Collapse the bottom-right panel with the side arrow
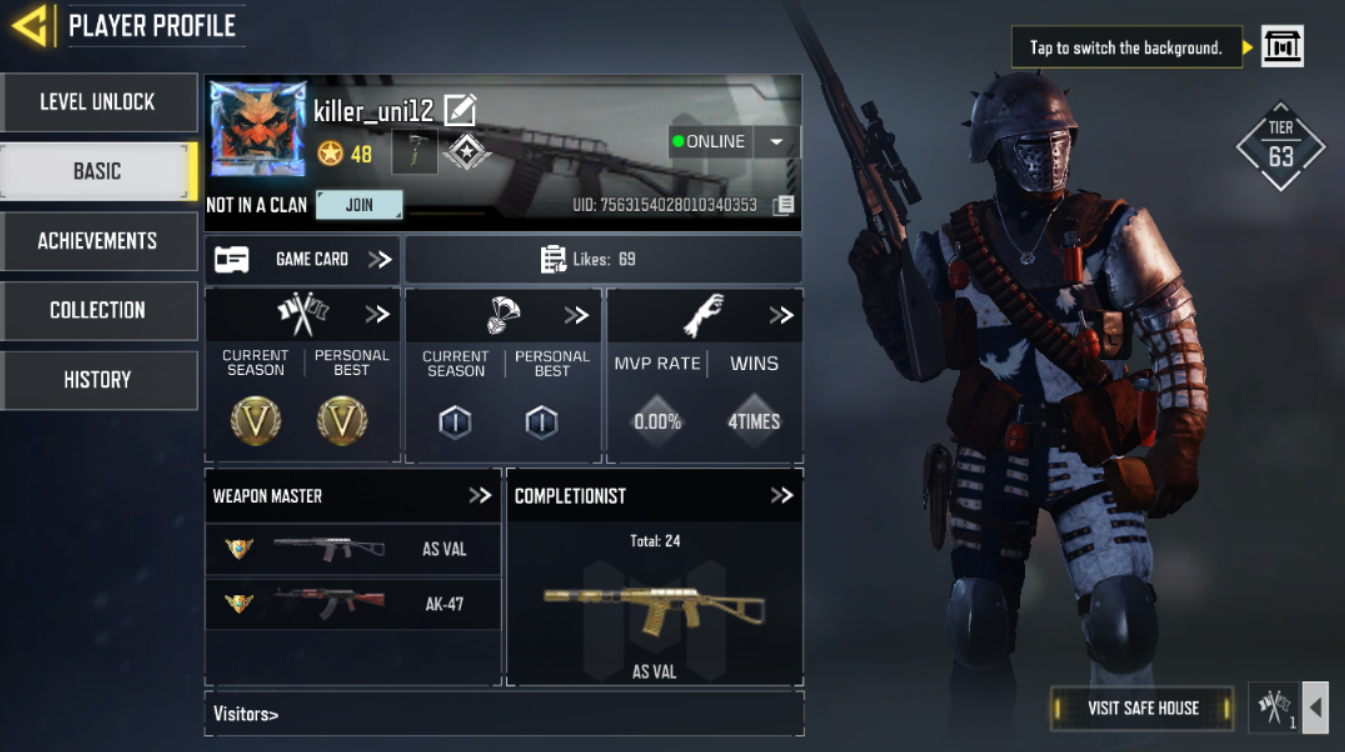The image size is (1345, 752). 1315,707
